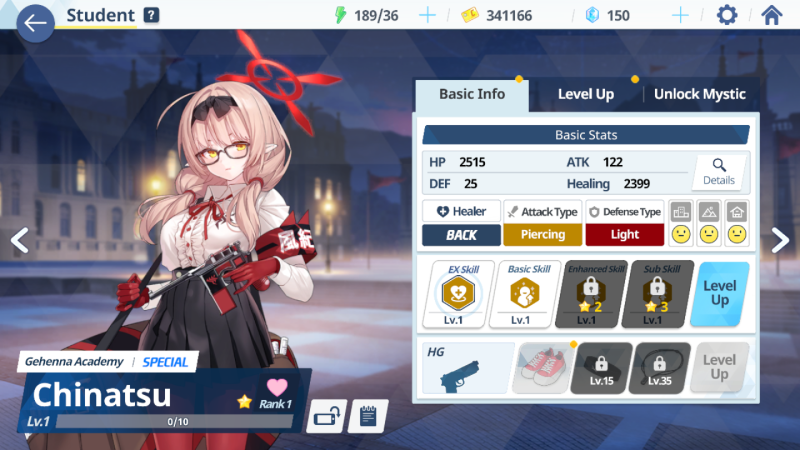This screenshot has width=800, height=450.
Task: Add blue gems with the plus button
Action: click(680, 15)
